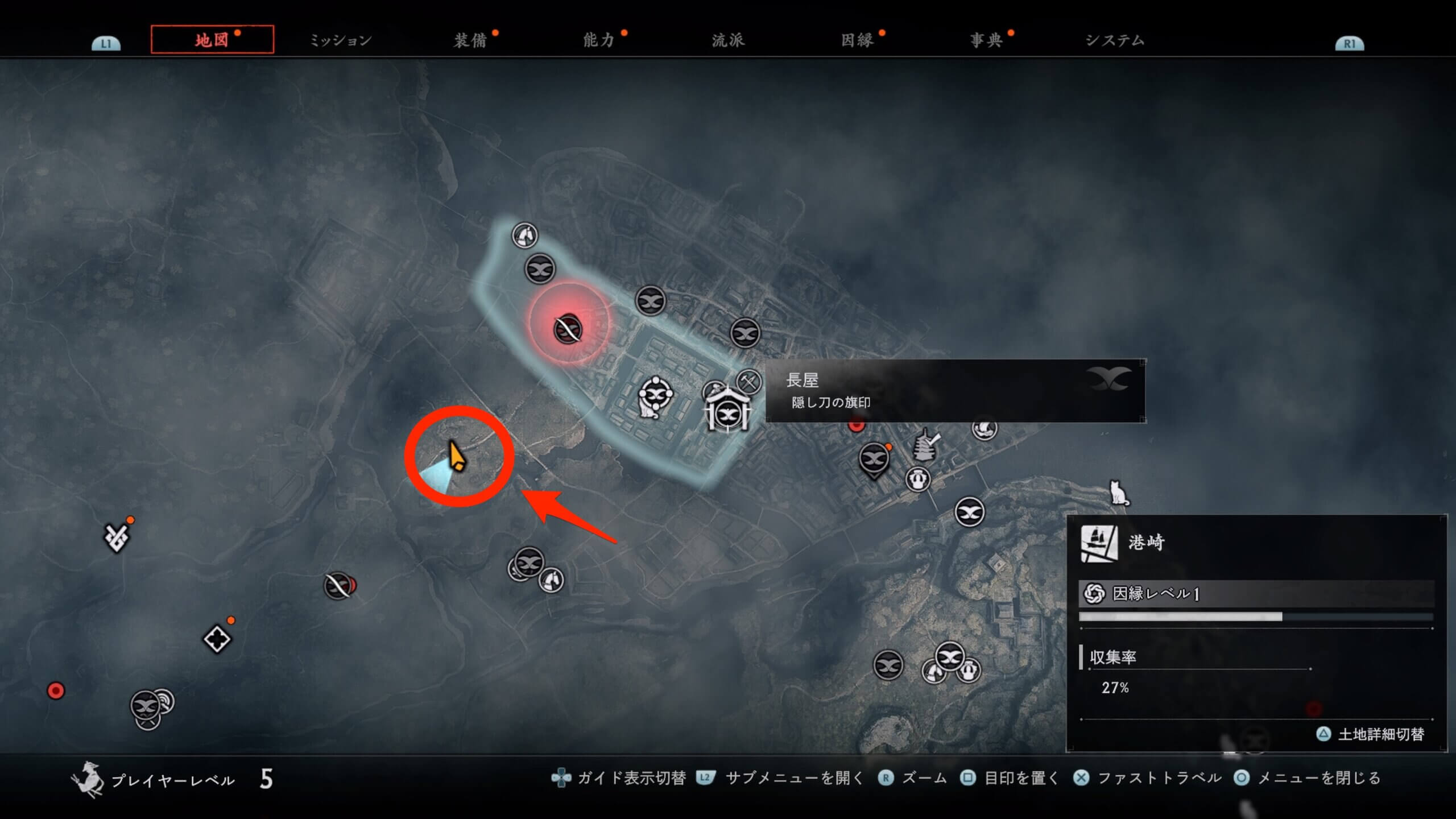The image size is (1456, 819).
Task: Click the orange player arrow marker
Action: pyautogui.click(x=456, y=456)
